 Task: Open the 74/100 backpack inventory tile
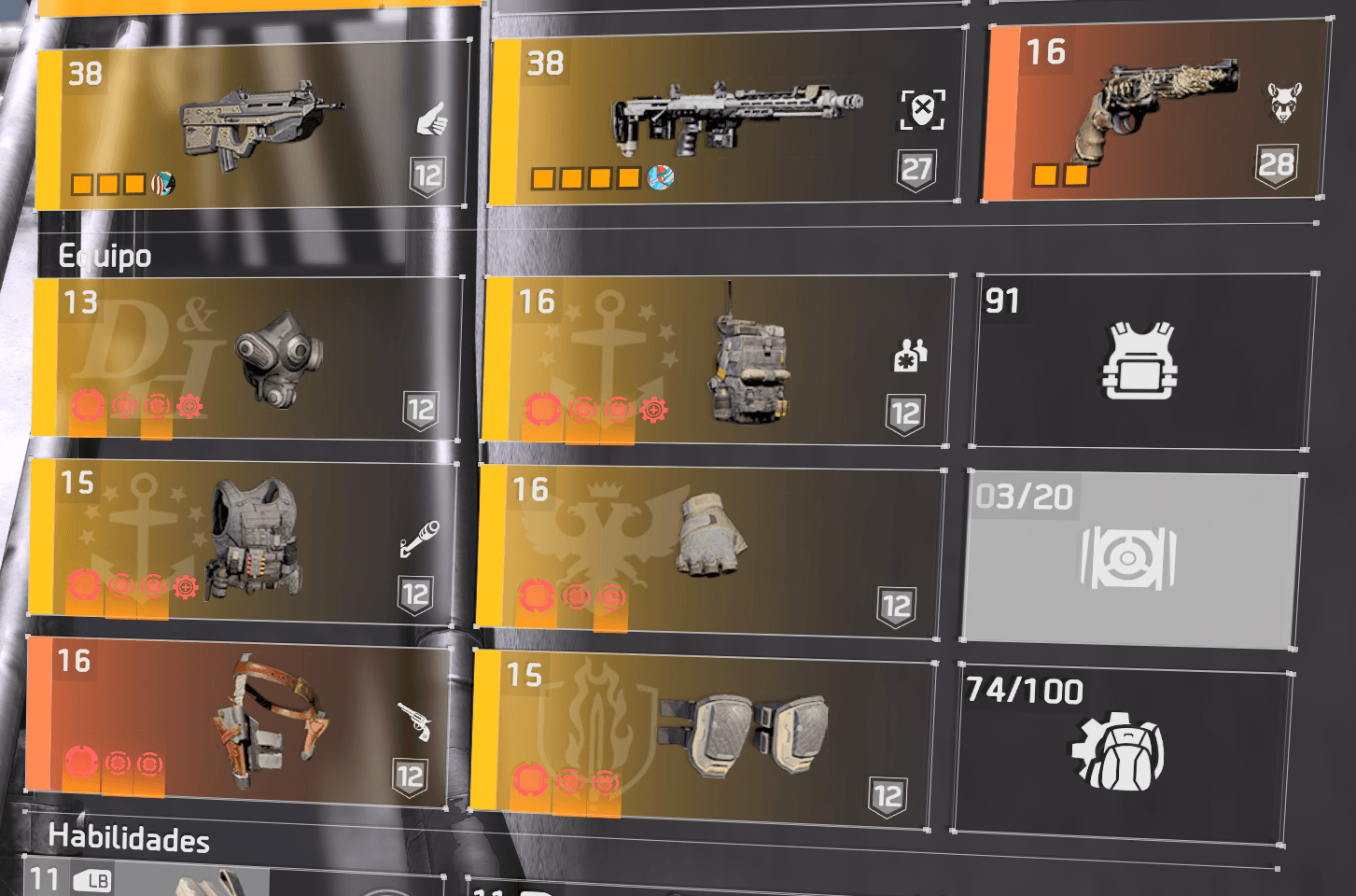pos(1121,752)
